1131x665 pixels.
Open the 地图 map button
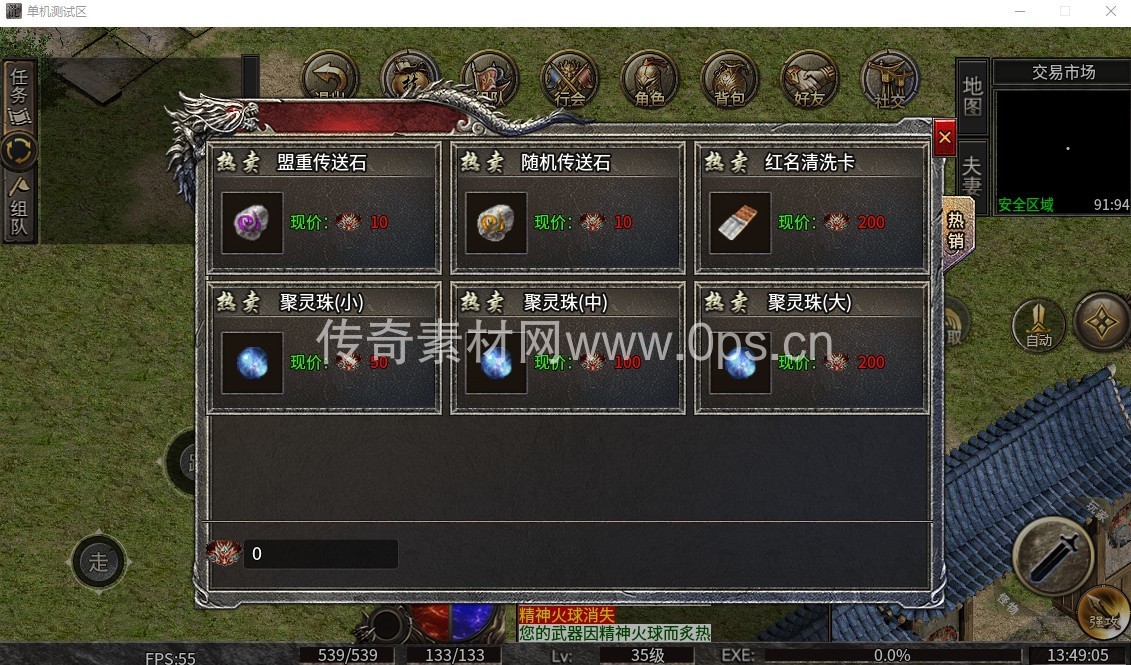click(x=972, y=96)
